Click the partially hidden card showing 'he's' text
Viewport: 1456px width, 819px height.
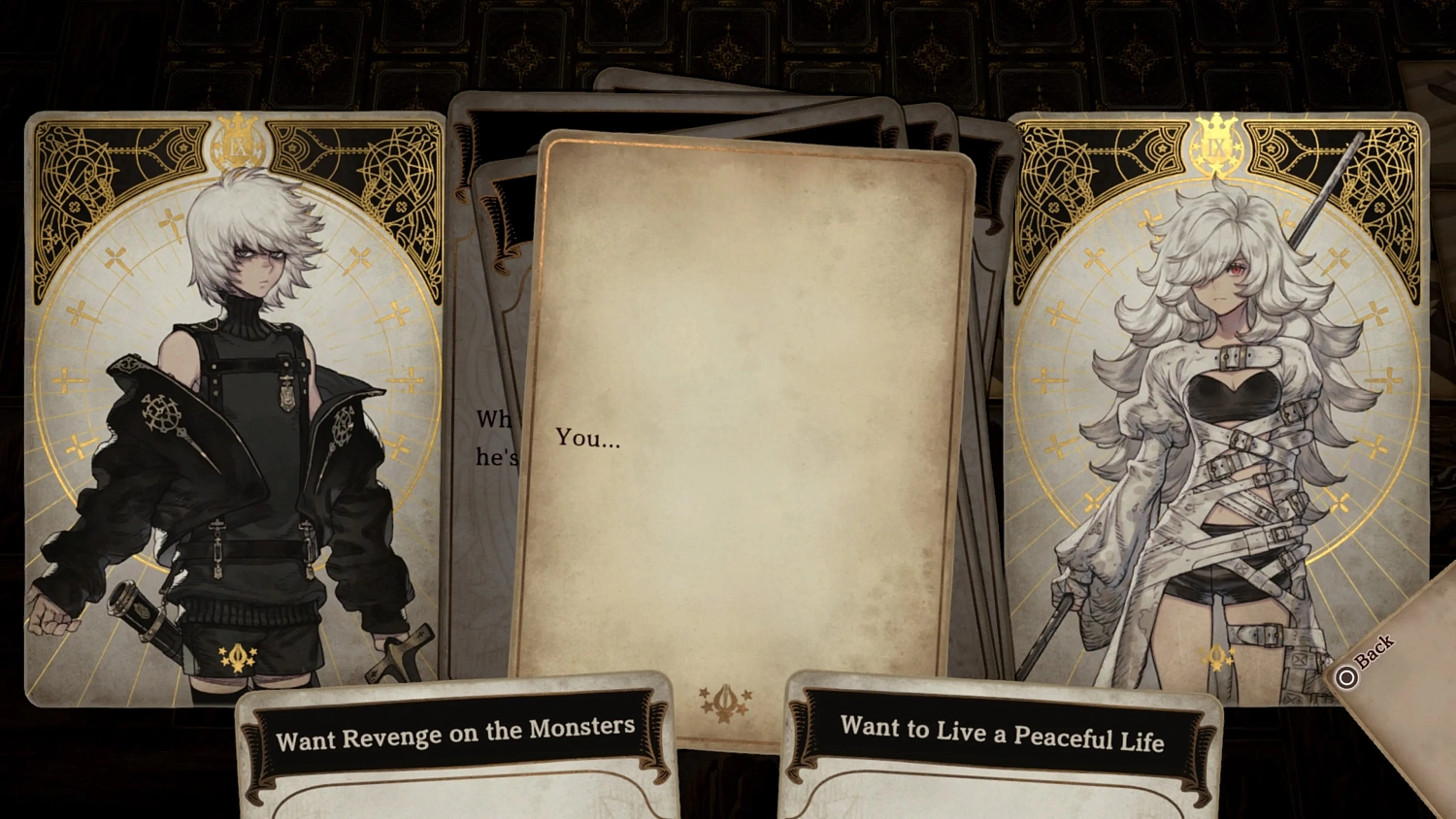click(490, 437)
